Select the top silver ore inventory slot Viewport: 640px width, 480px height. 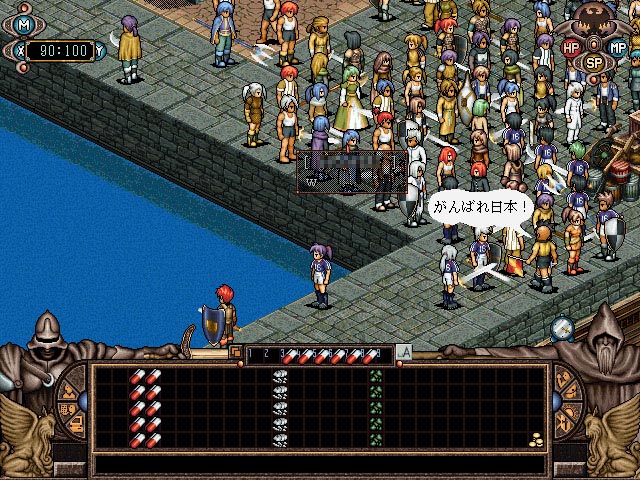280,377
